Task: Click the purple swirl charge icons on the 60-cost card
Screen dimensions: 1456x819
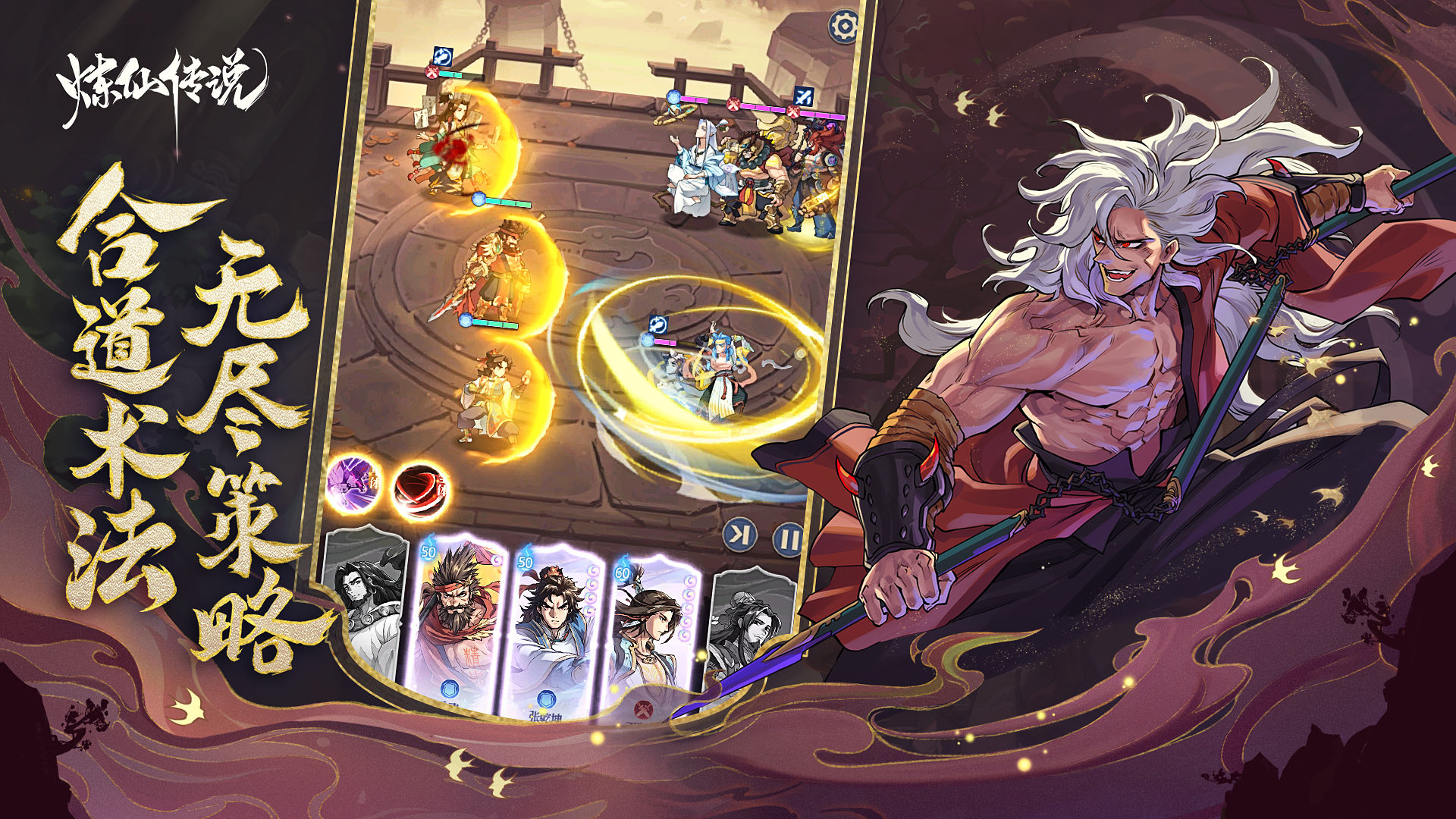Action: (687, 605)
